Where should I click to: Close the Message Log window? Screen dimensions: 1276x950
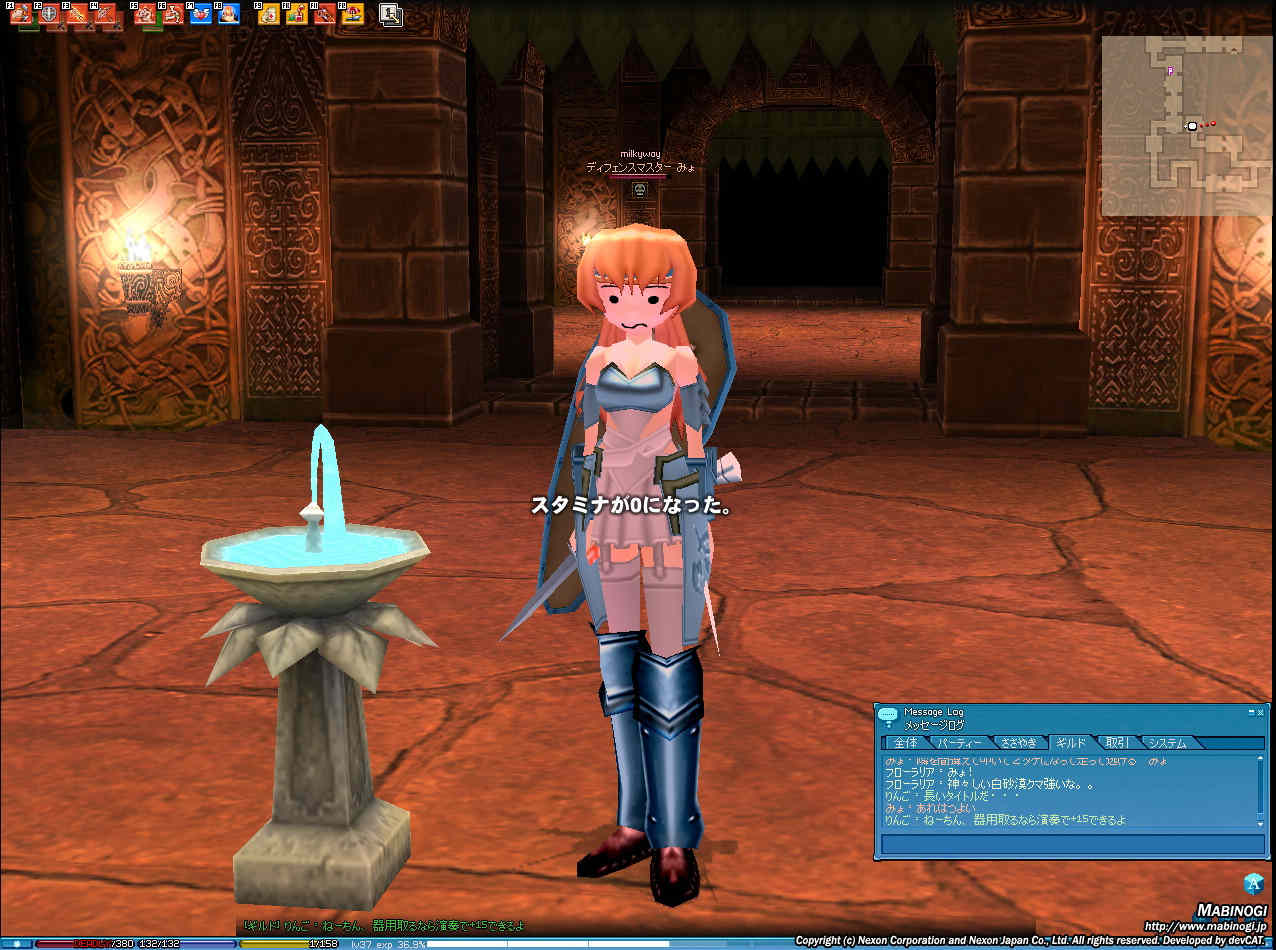tap(1260, 712)
